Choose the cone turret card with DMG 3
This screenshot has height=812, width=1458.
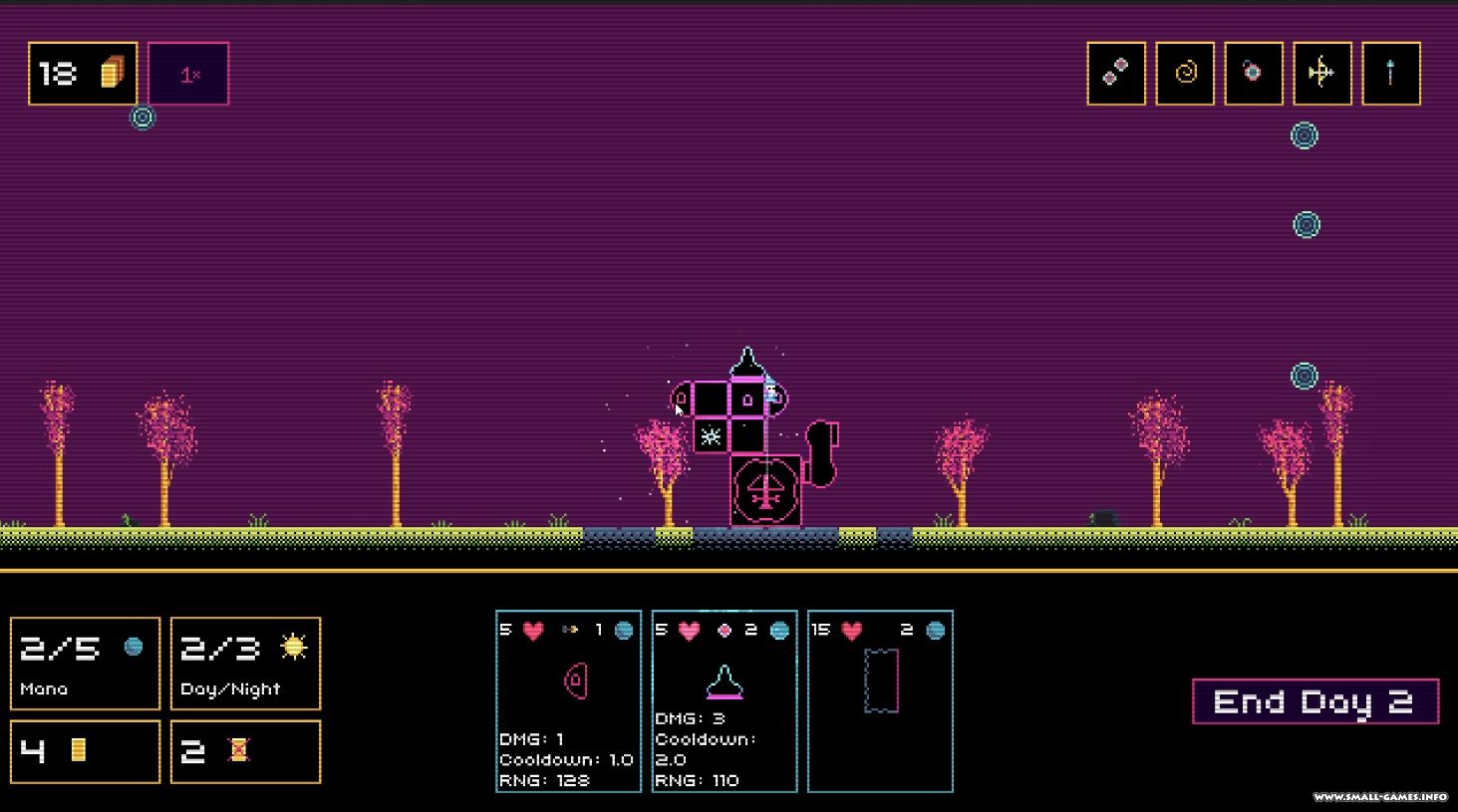(725, 701)
